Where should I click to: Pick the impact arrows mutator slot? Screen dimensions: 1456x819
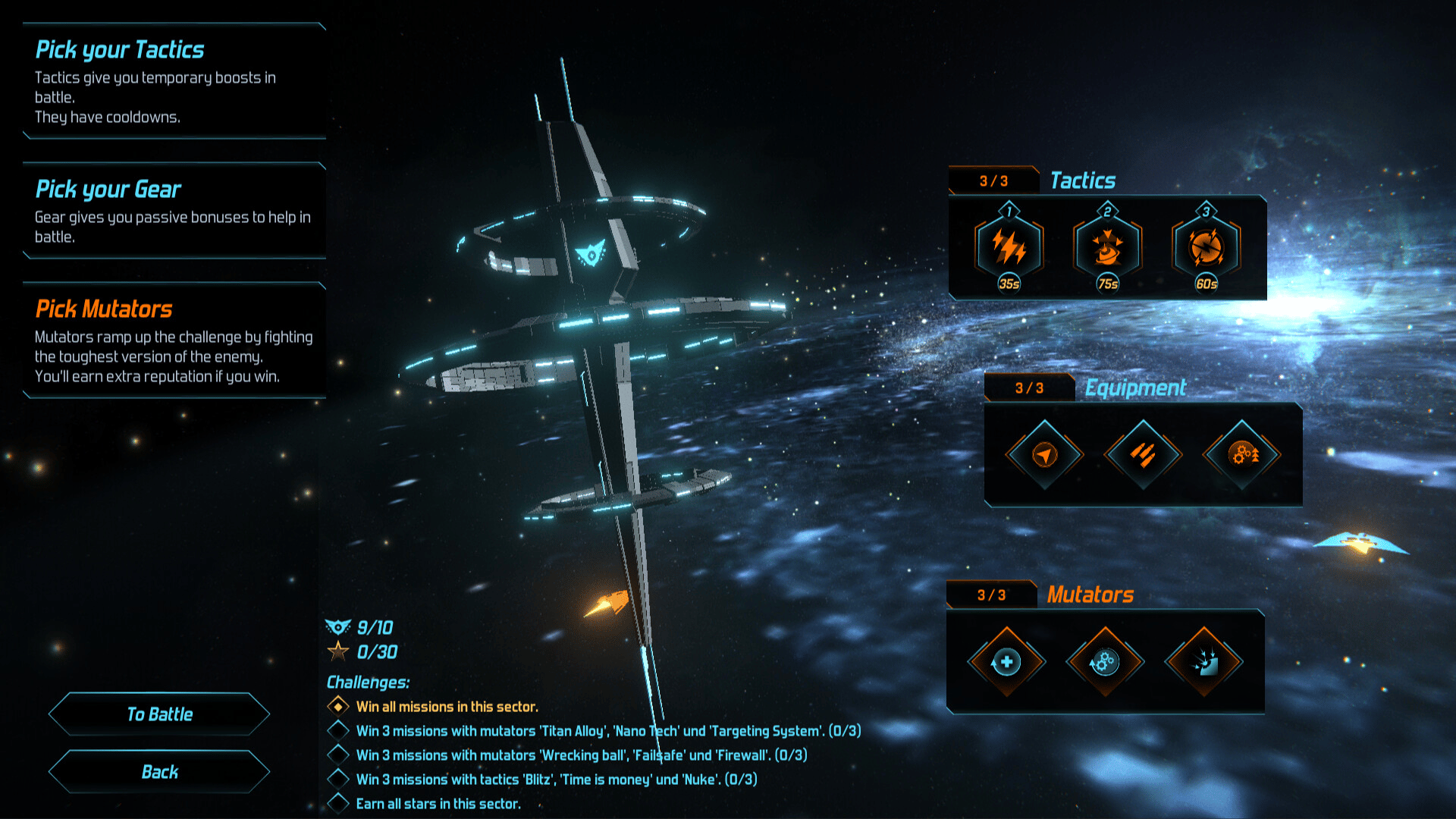[x=1203, y=662]
